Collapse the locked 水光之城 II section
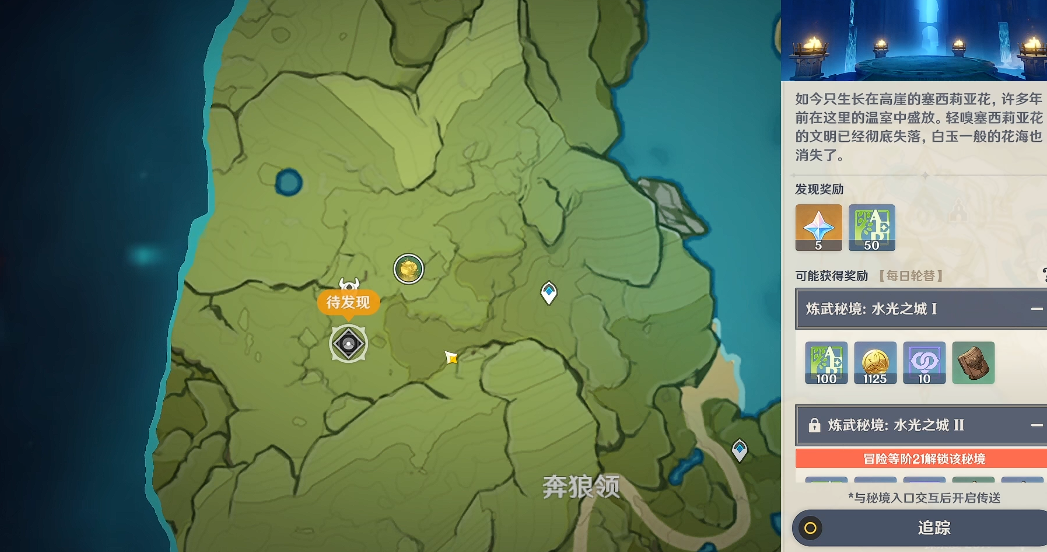 tap(1036, 425)
